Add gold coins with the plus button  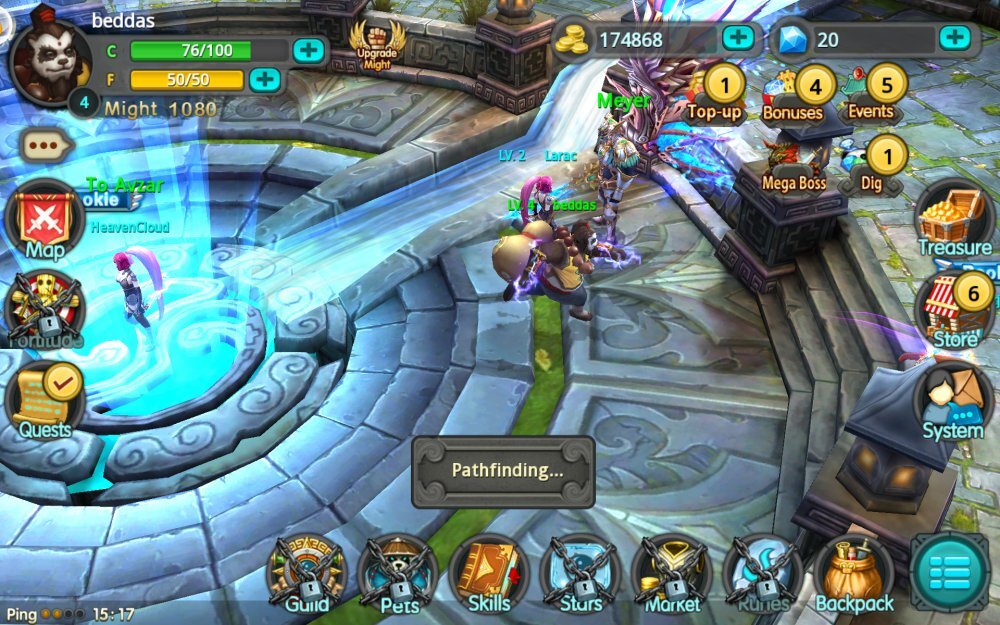[738, 38]
